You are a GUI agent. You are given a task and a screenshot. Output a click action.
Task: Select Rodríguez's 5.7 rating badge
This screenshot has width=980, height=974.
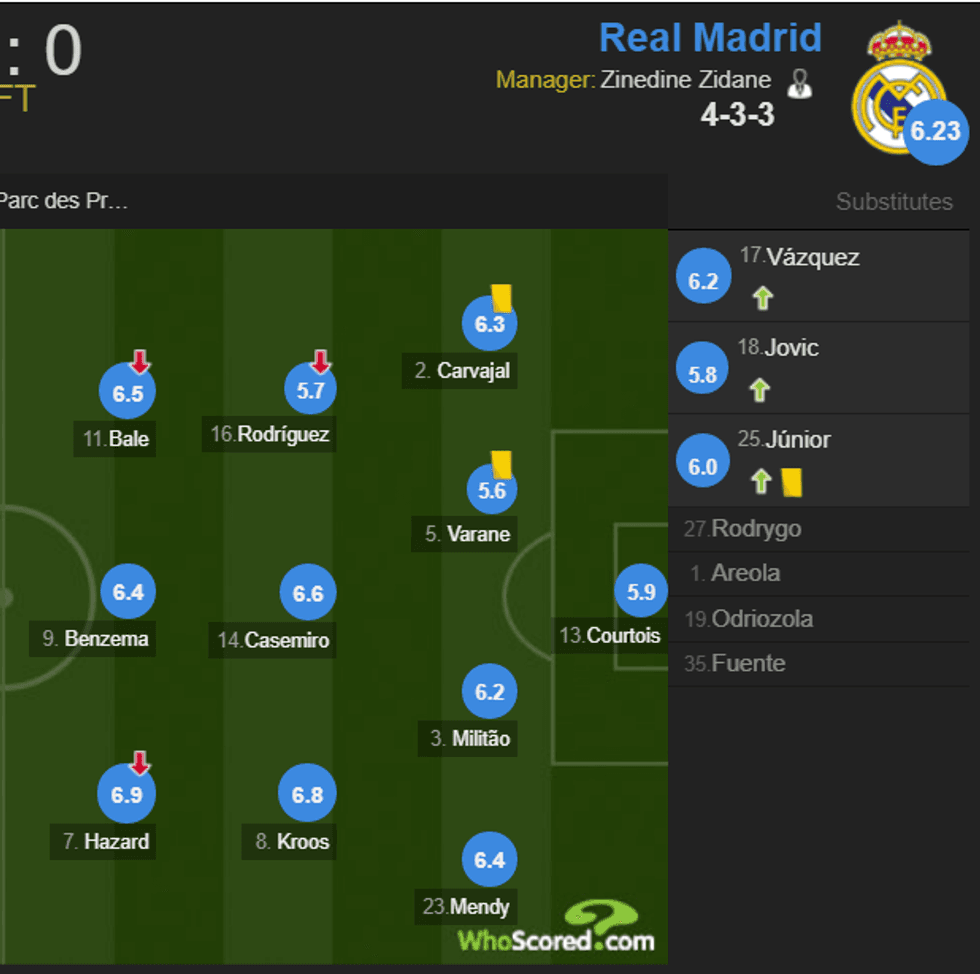coord(311,390)
